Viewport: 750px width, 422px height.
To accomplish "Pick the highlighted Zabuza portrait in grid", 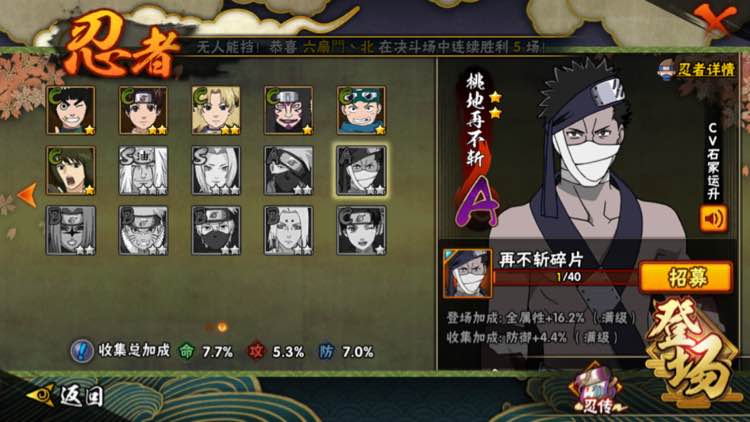I will (x=361, y=170).
